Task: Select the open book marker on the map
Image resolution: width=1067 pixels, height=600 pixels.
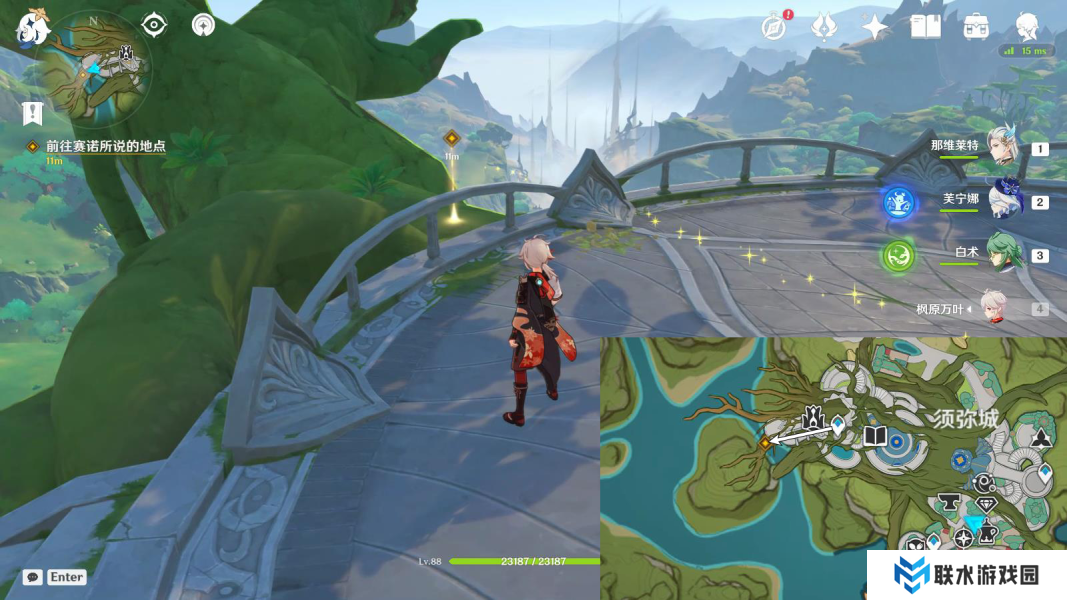Action: [x=874, y=437]
